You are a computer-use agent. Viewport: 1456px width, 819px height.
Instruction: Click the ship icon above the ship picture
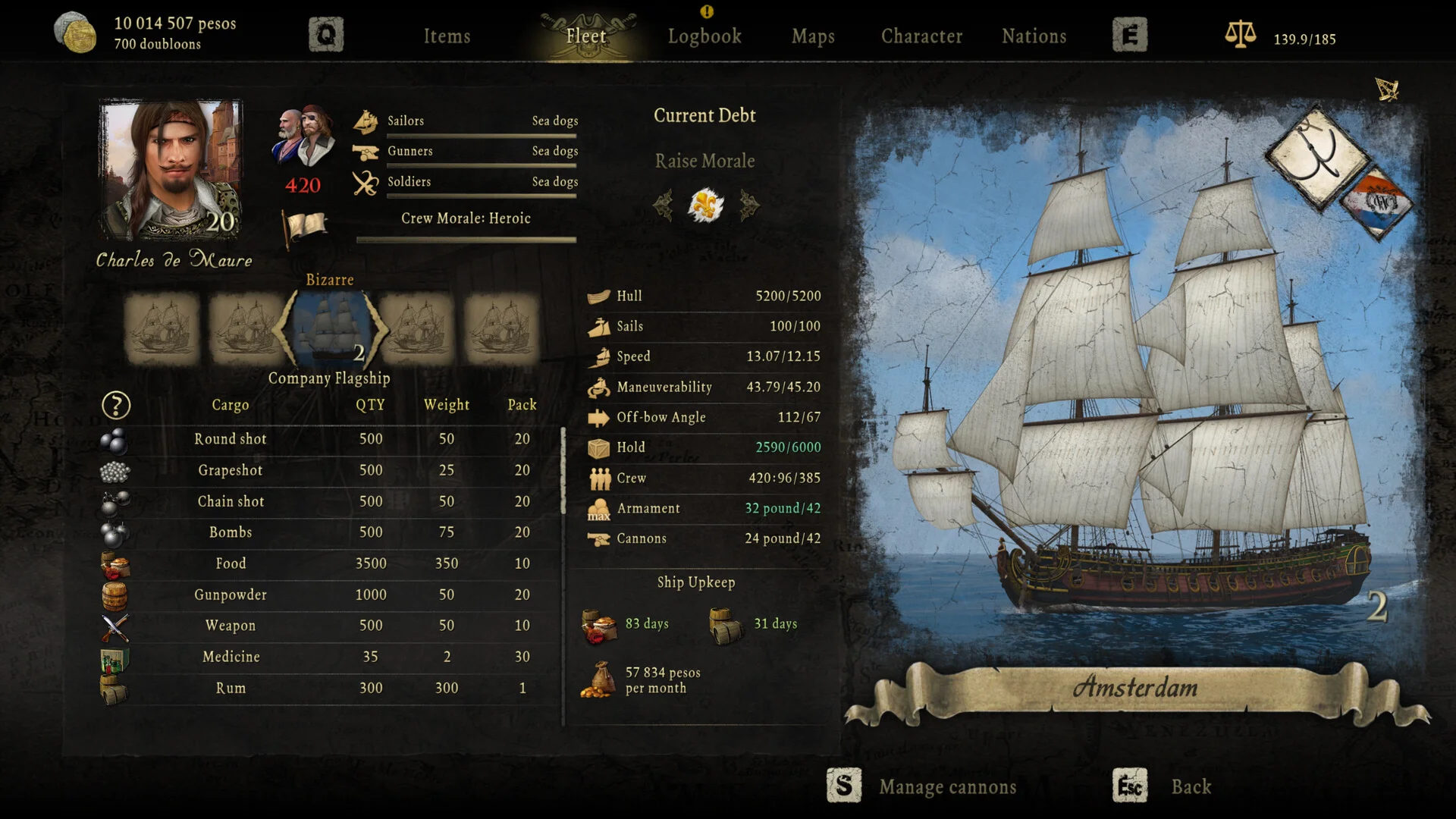[x=1387, y=89]
